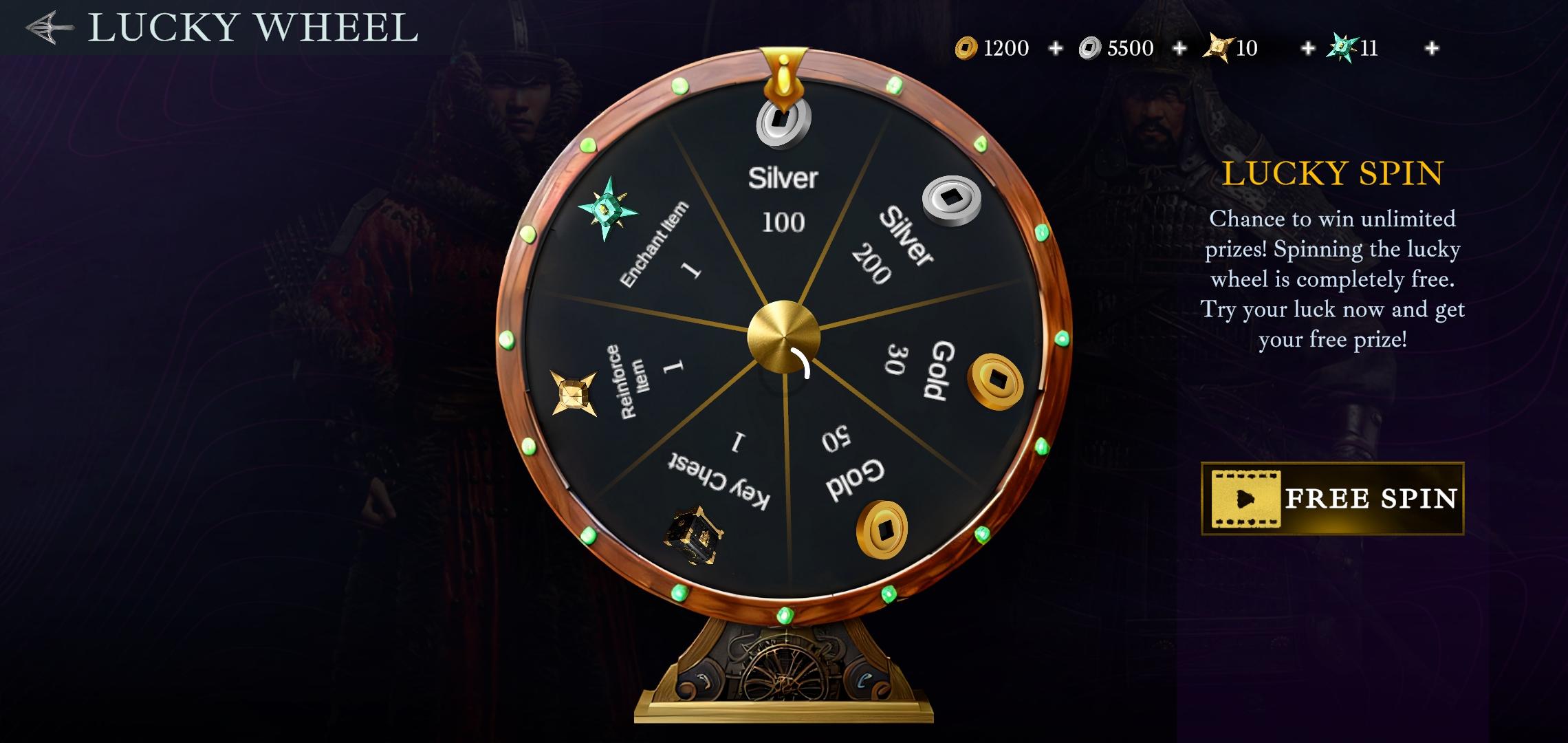Click the rightmost plus in the currency bar
Image resolution: width=1568 pixels, height=743 pixels.
(x=1431, y=48)
